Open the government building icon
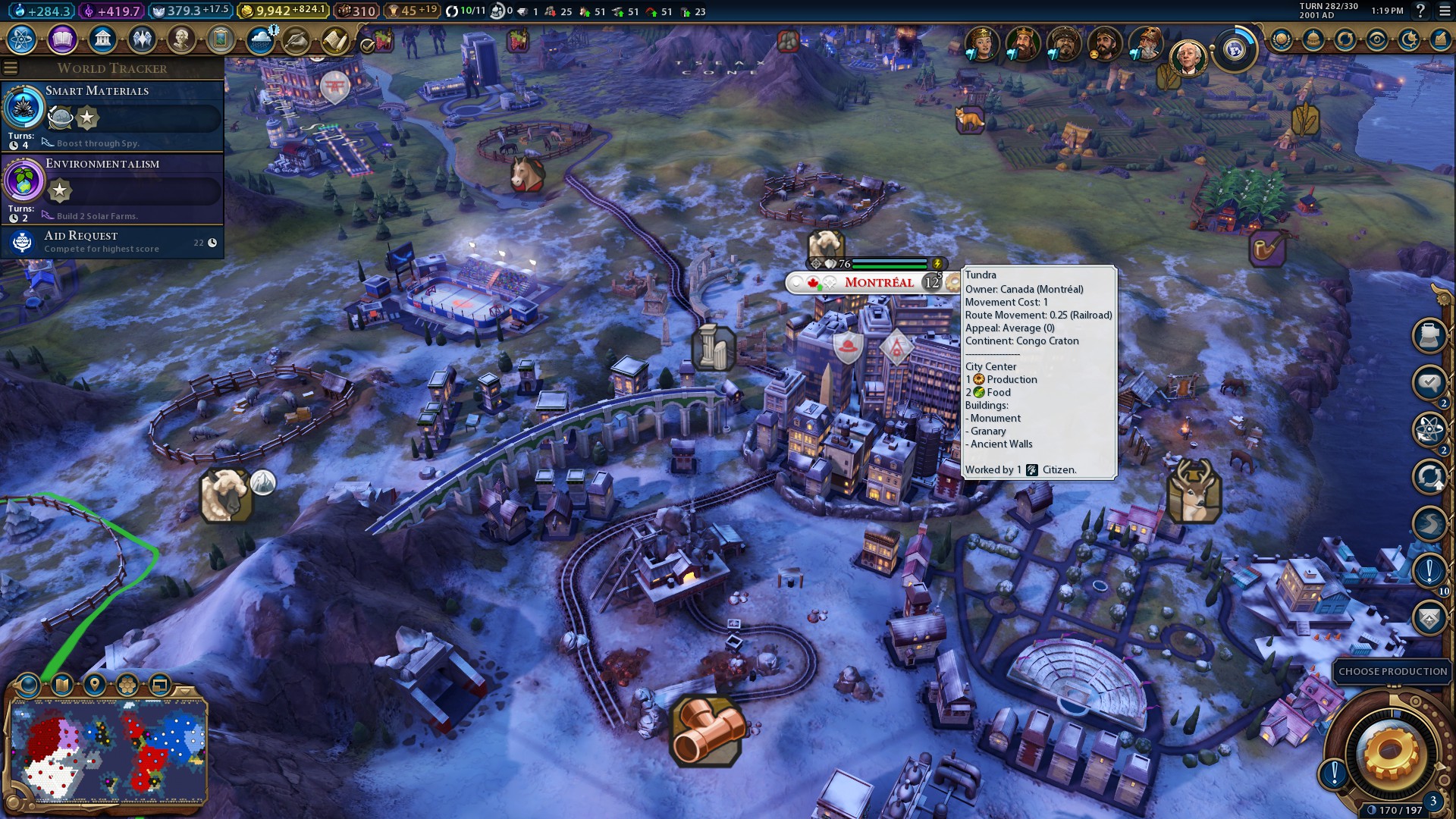Image resolution: width=1456 pixels, height=819 pixels. pos(102,39)
